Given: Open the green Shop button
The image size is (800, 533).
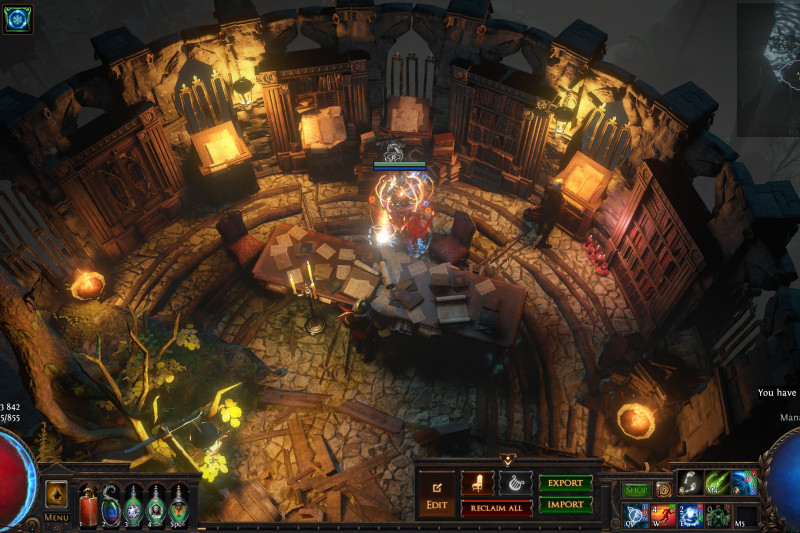Looking at the screenshot, I should [x=637, y=490].
